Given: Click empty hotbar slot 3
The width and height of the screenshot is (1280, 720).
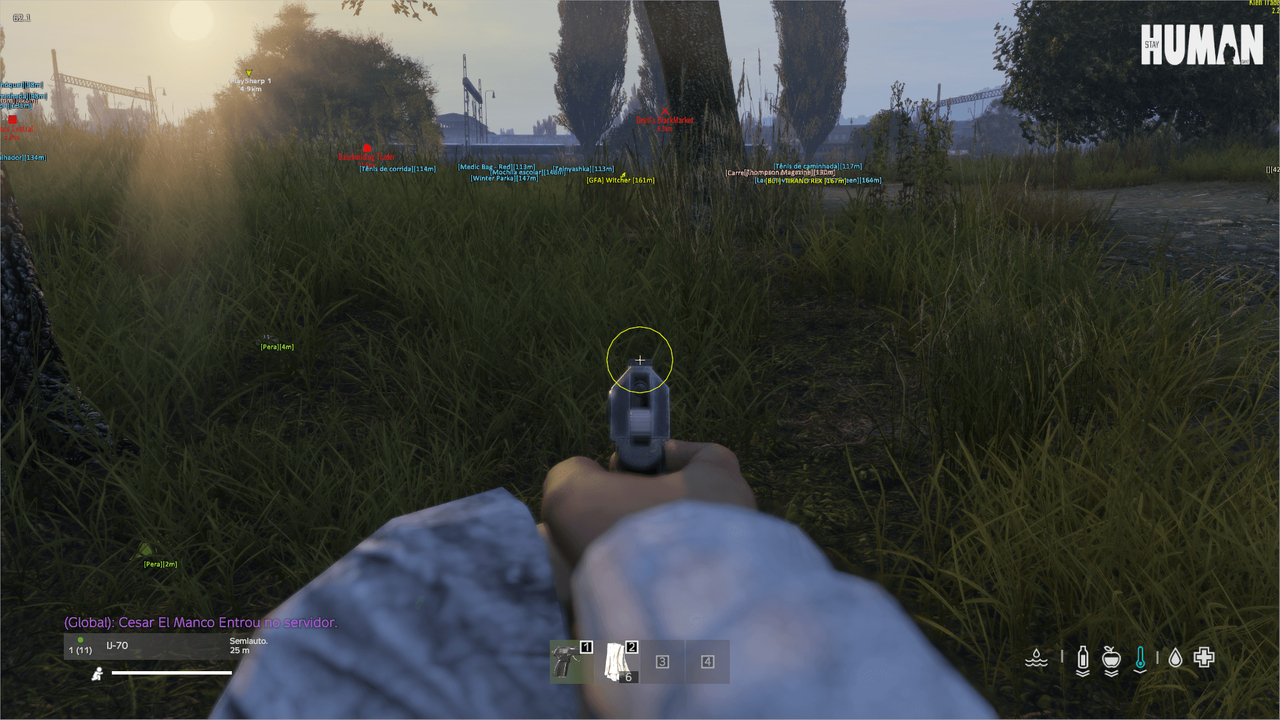Looking at the screenshot, I should point(662,661).
